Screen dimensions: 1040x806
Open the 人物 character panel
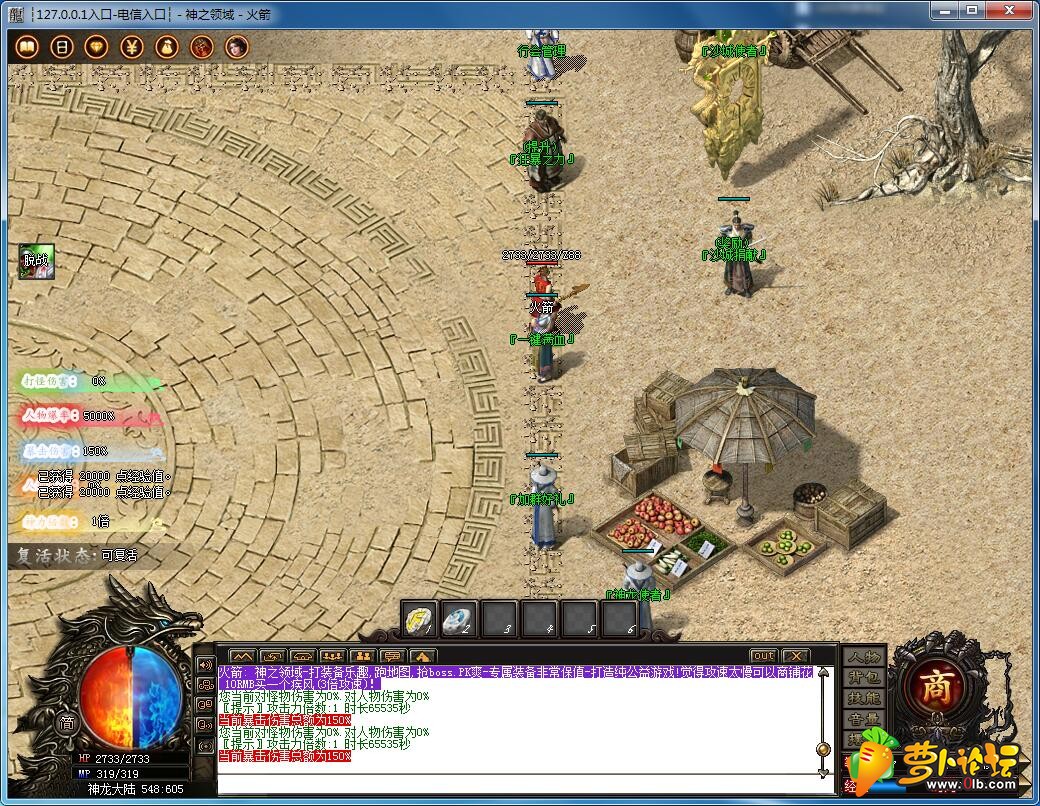863,658
